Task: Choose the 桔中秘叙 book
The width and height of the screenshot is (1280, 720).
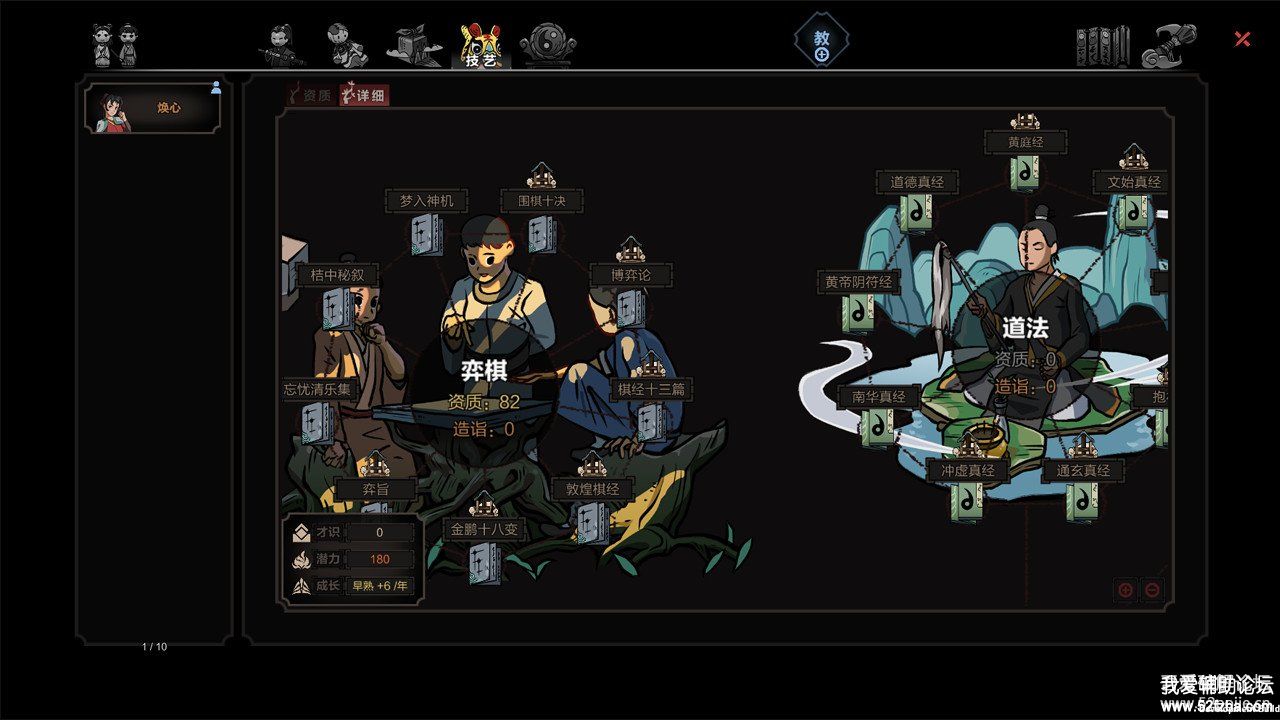Action: click(x=337, y=308)
